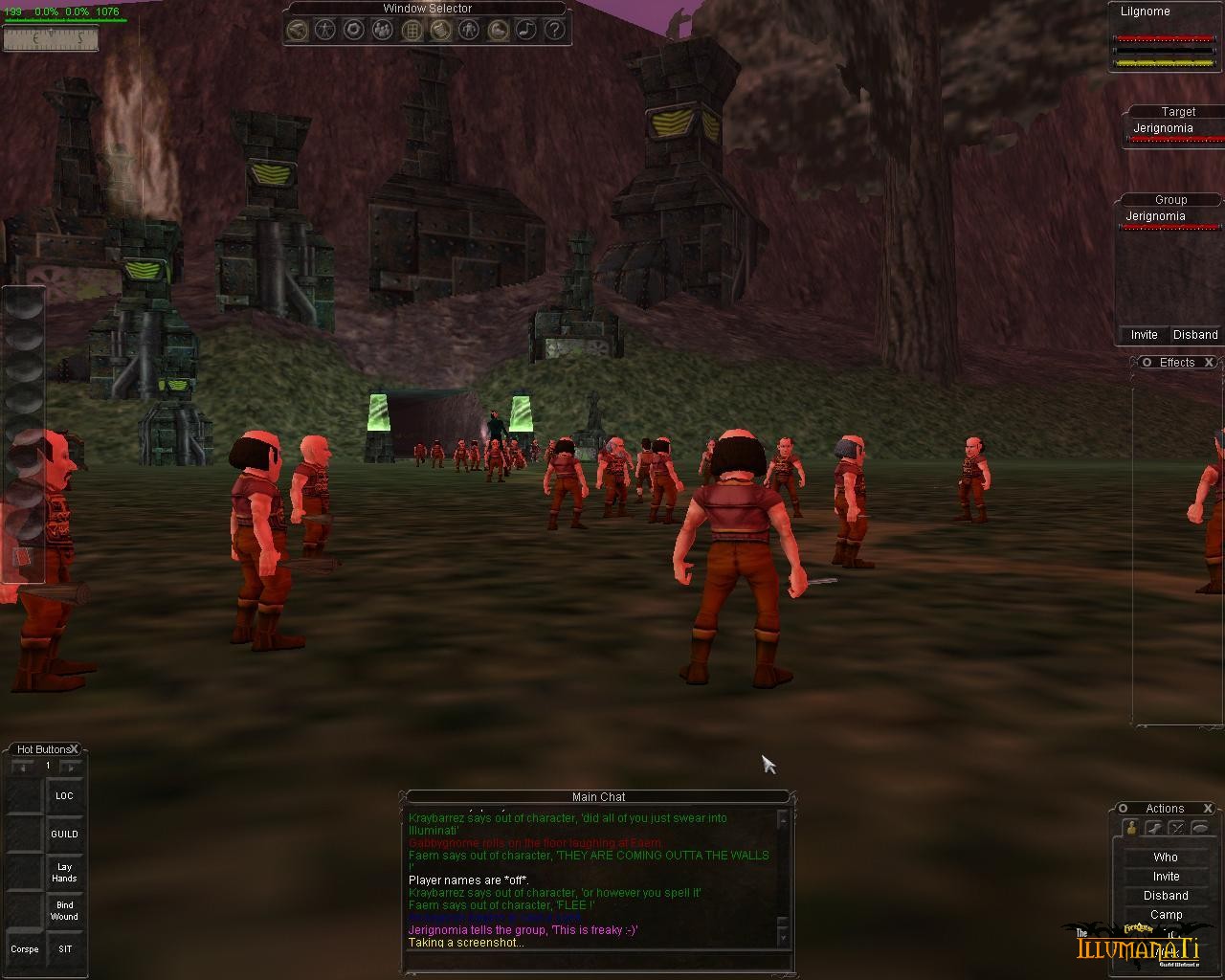The width and height of the screenshot is (1225, 980).
Task: Trigger the Corpse hot button
Action: tap(25, 949)
